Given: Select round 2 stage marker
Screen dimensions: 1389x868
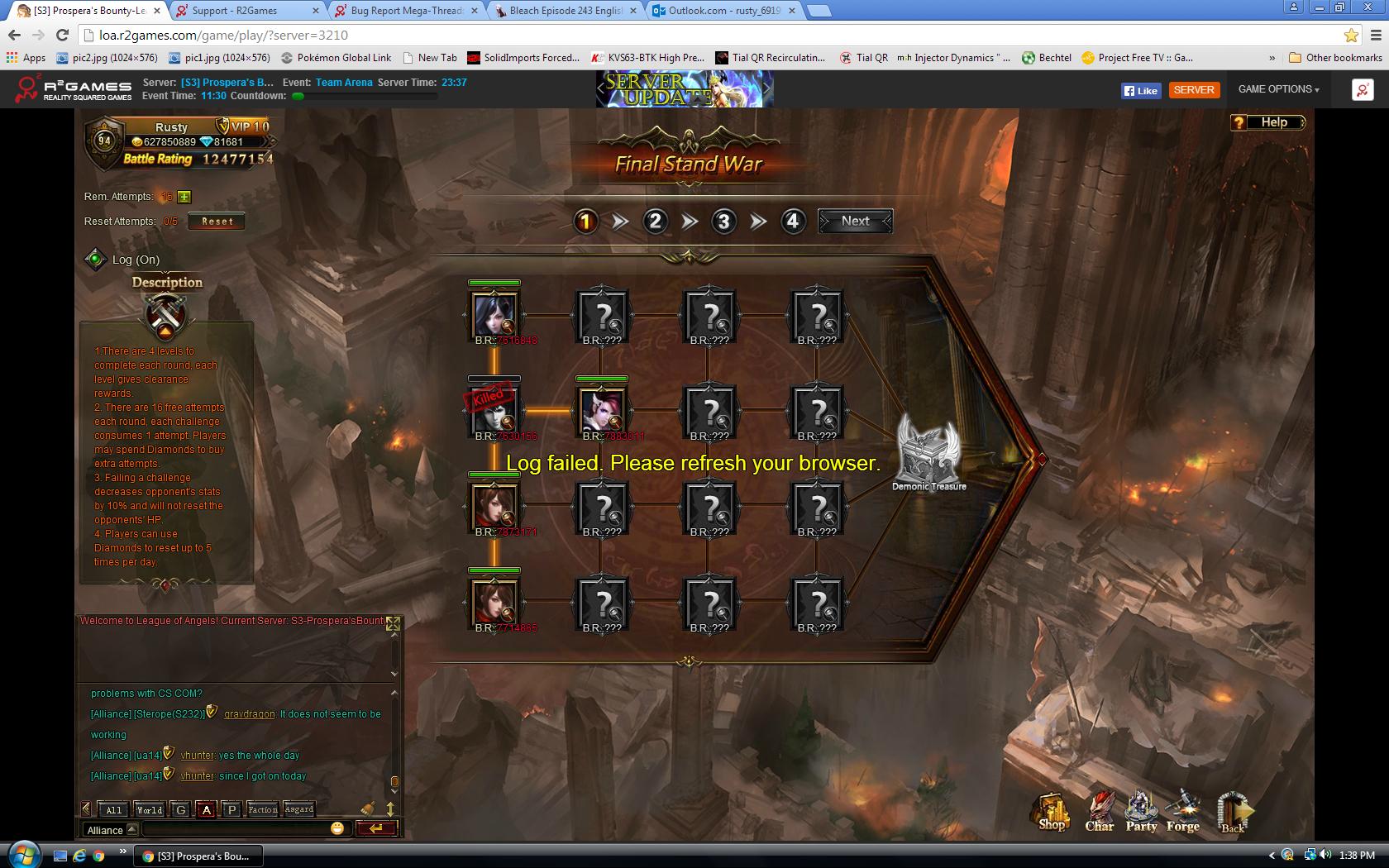Looking at the screenshot, I should pos(655,221).
